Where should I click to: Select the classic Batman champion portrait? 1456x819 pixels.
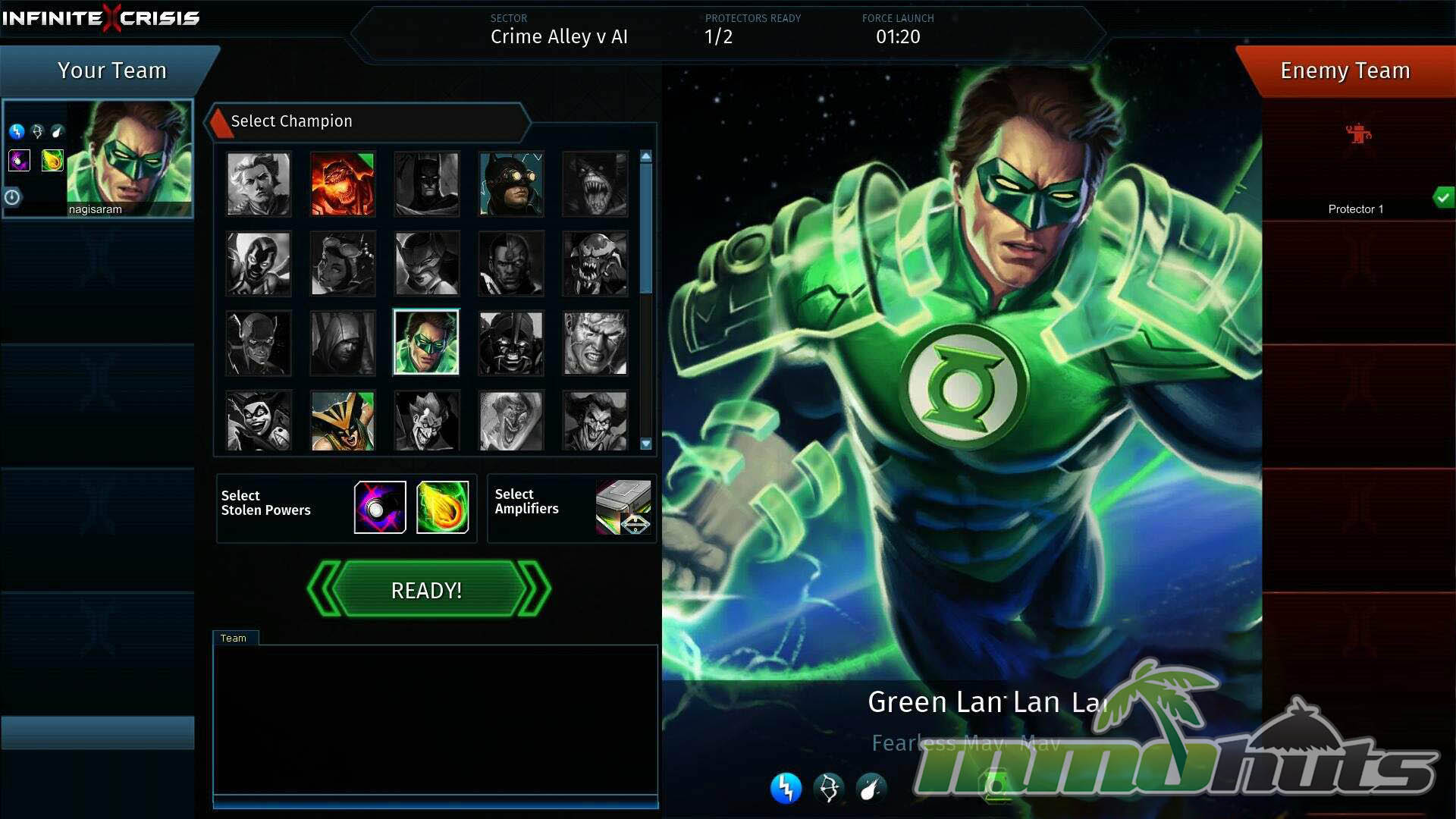point(426,184)
